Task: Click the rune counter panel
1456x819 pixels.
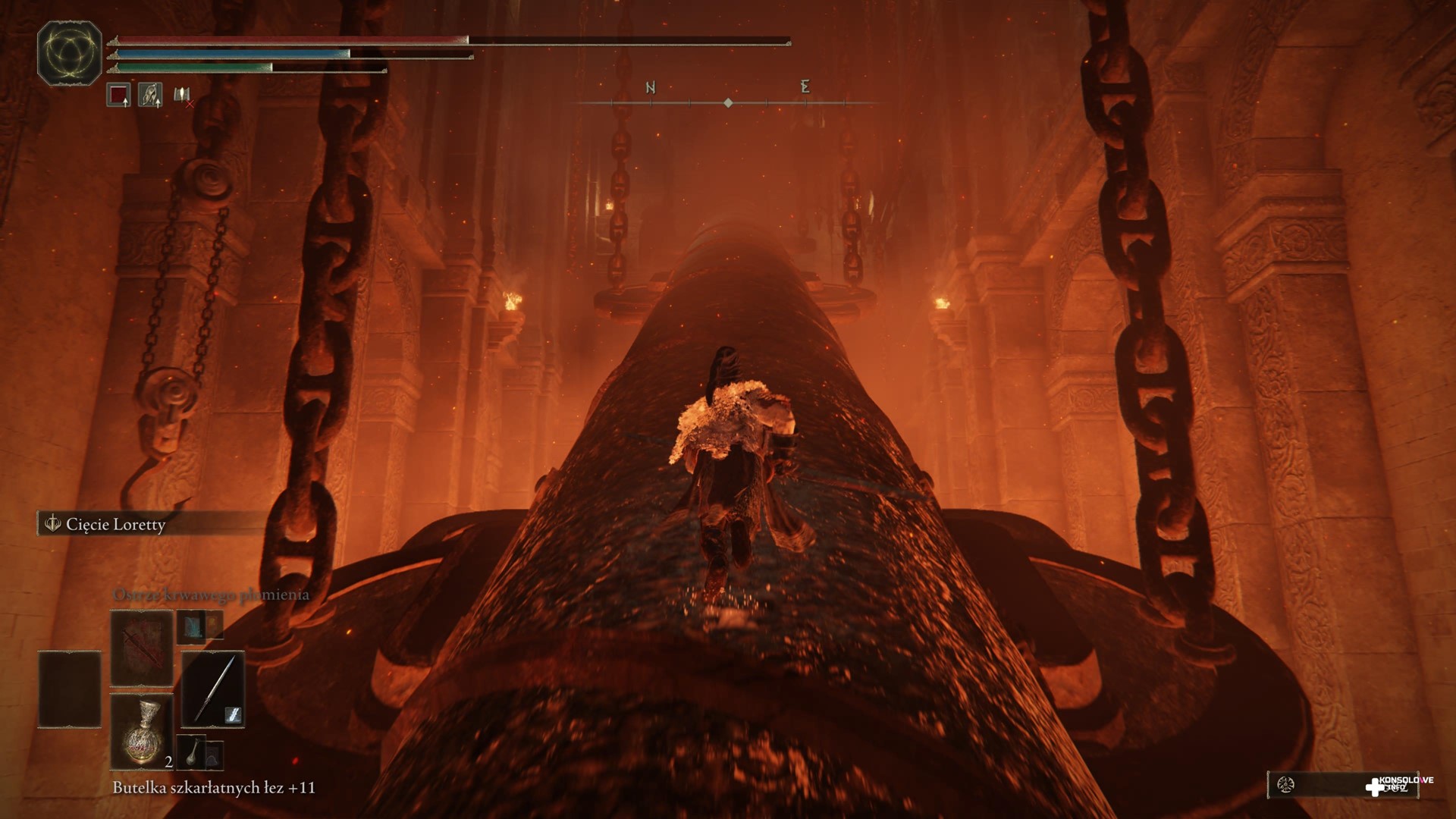Action: pos(1319,785)
